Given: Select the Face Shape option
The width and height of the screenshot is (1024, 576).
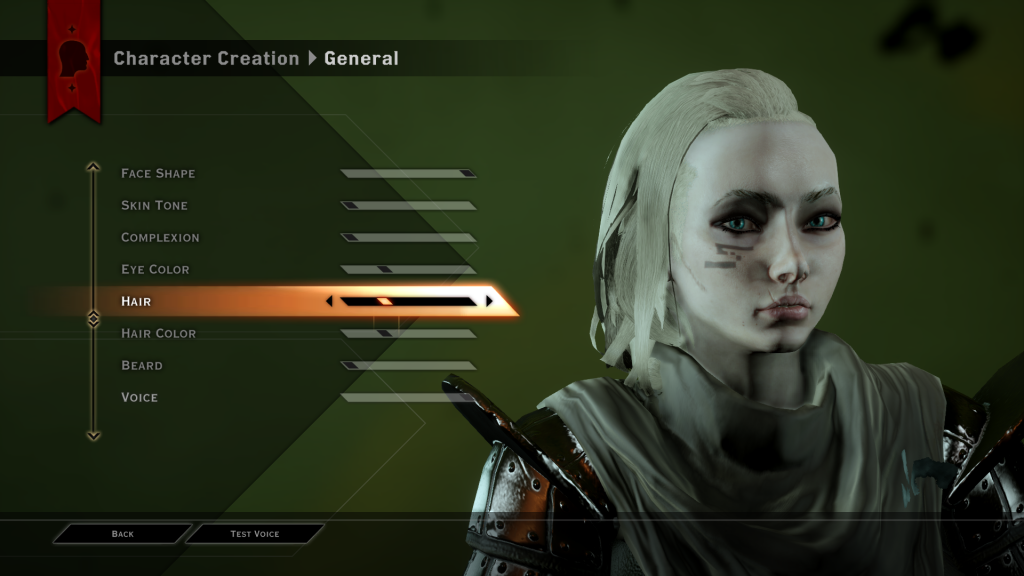Looking at the screenshot, I should [158, 174].
